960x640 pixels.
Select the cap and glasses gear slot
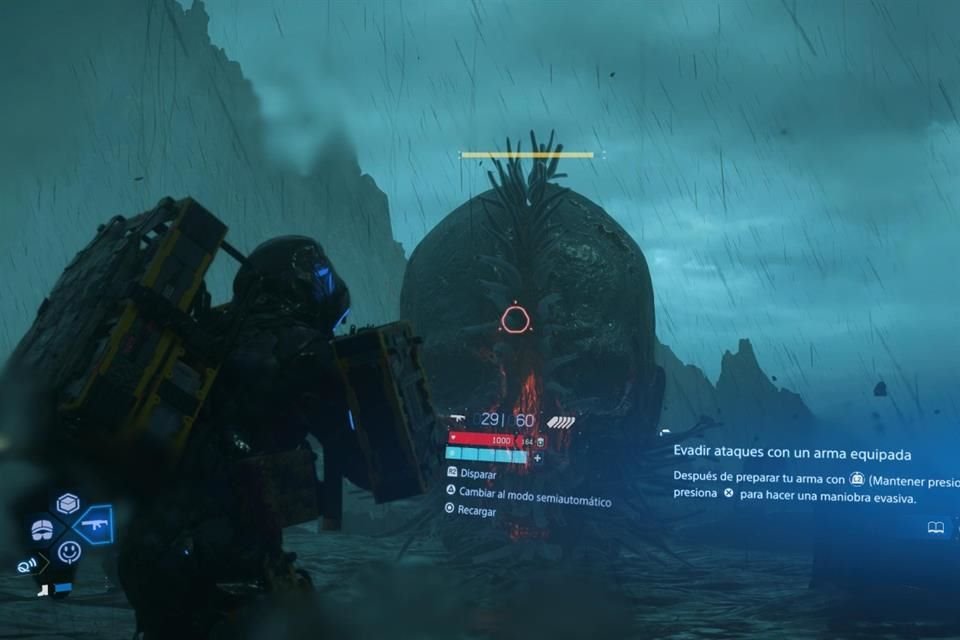[42, 530]
